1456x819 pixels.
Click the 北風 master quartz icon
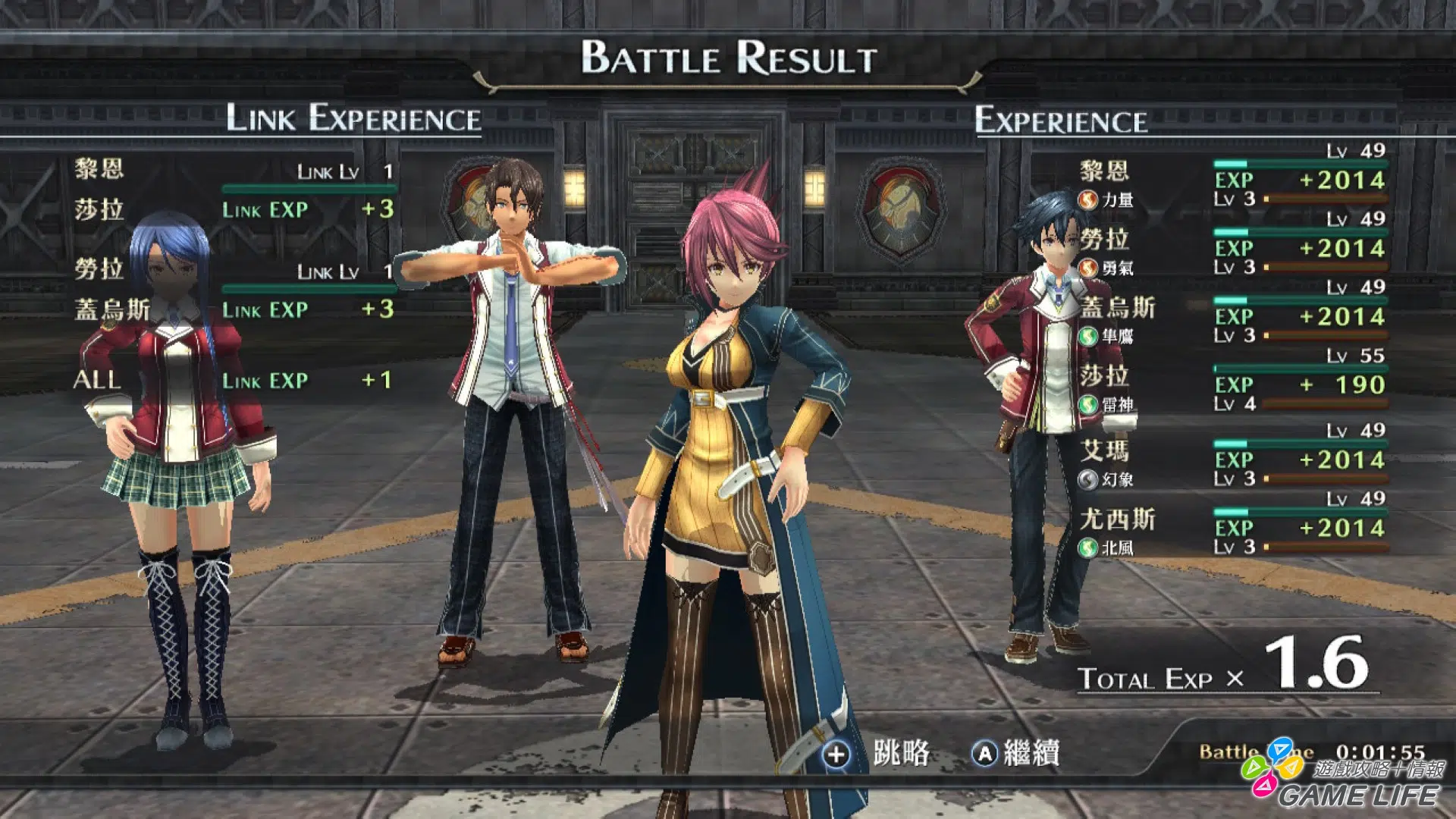(1087, 548)
